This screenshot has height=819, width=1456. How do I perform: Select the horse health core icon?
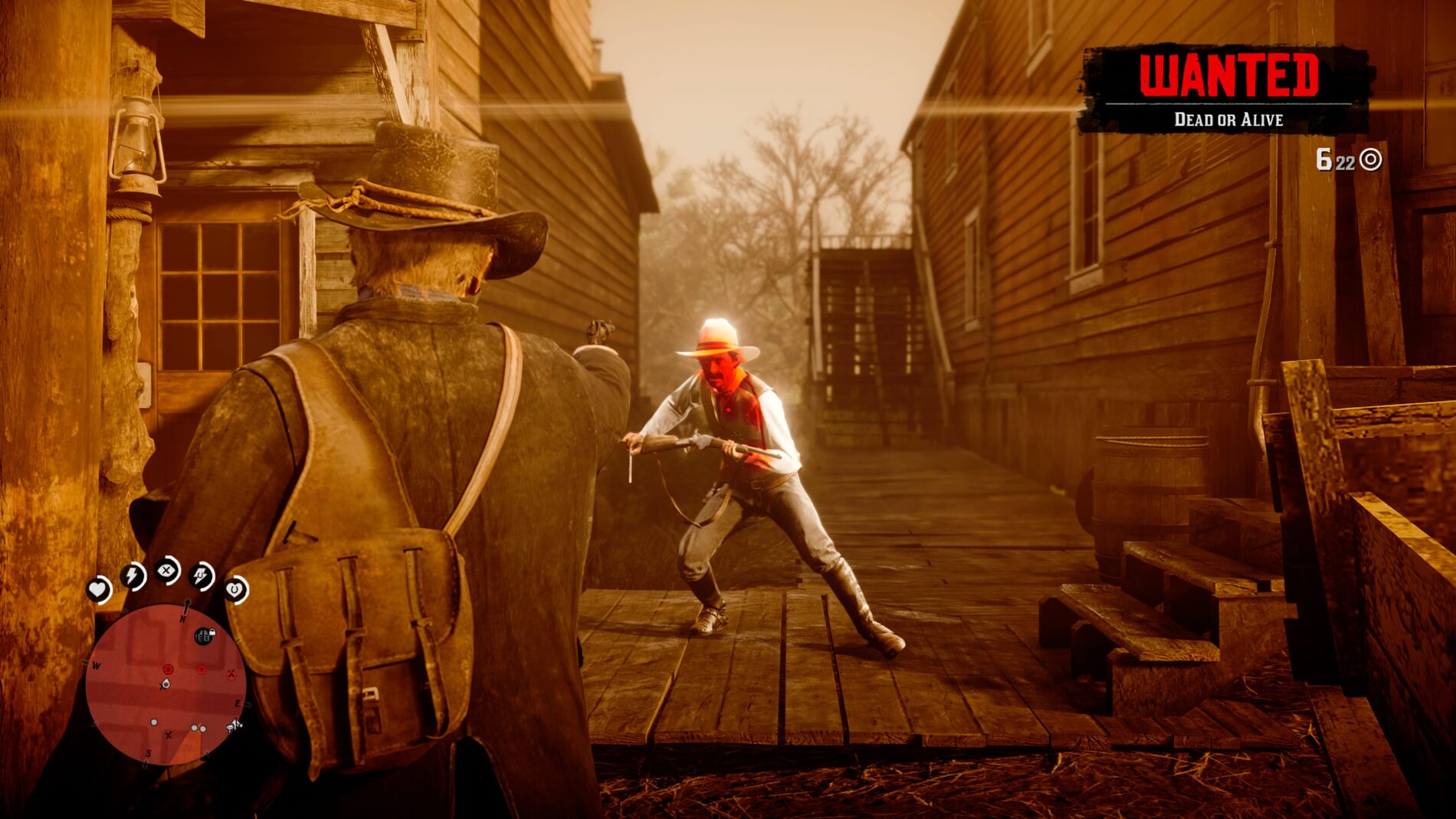[234, 589]
